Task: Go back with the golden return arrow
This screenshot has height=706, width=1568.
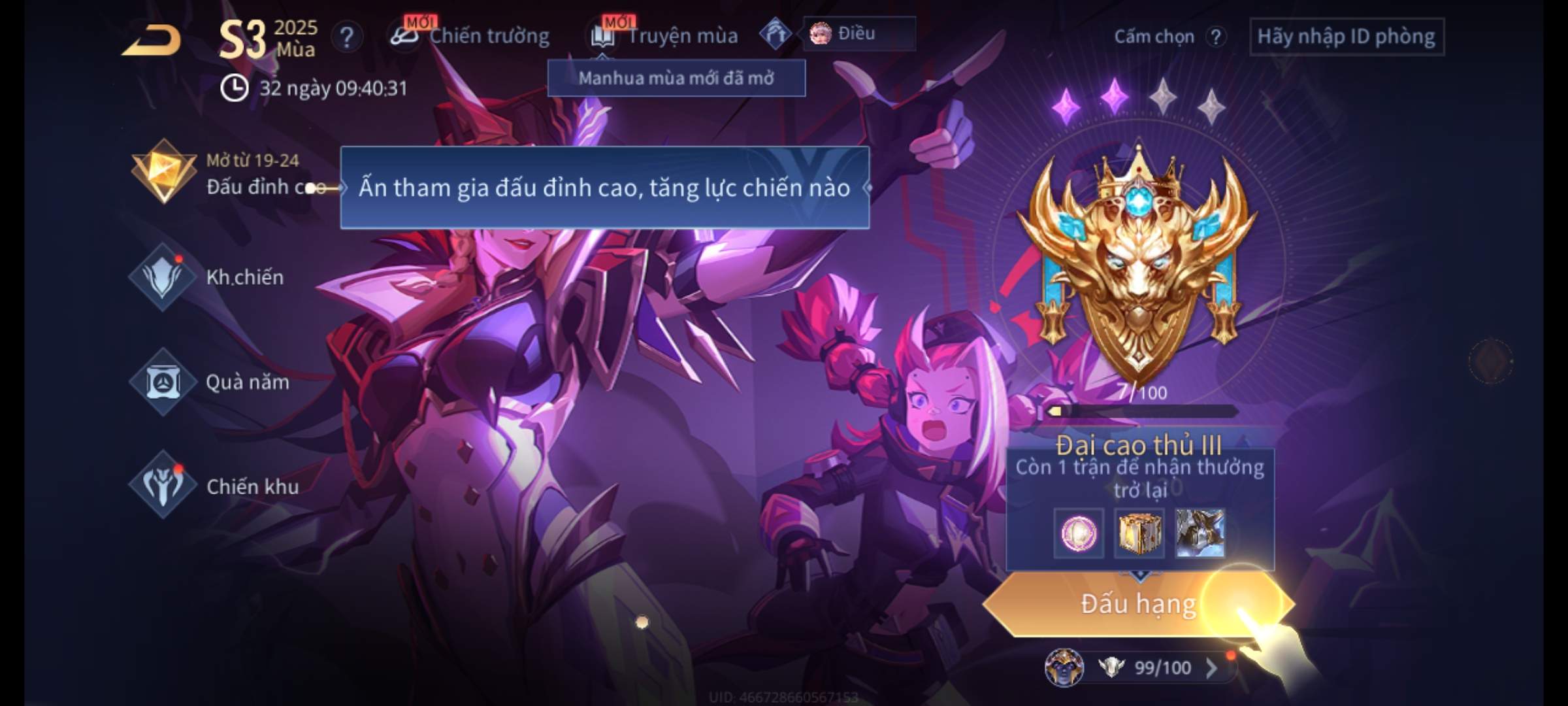Action: tap(152, 40)
